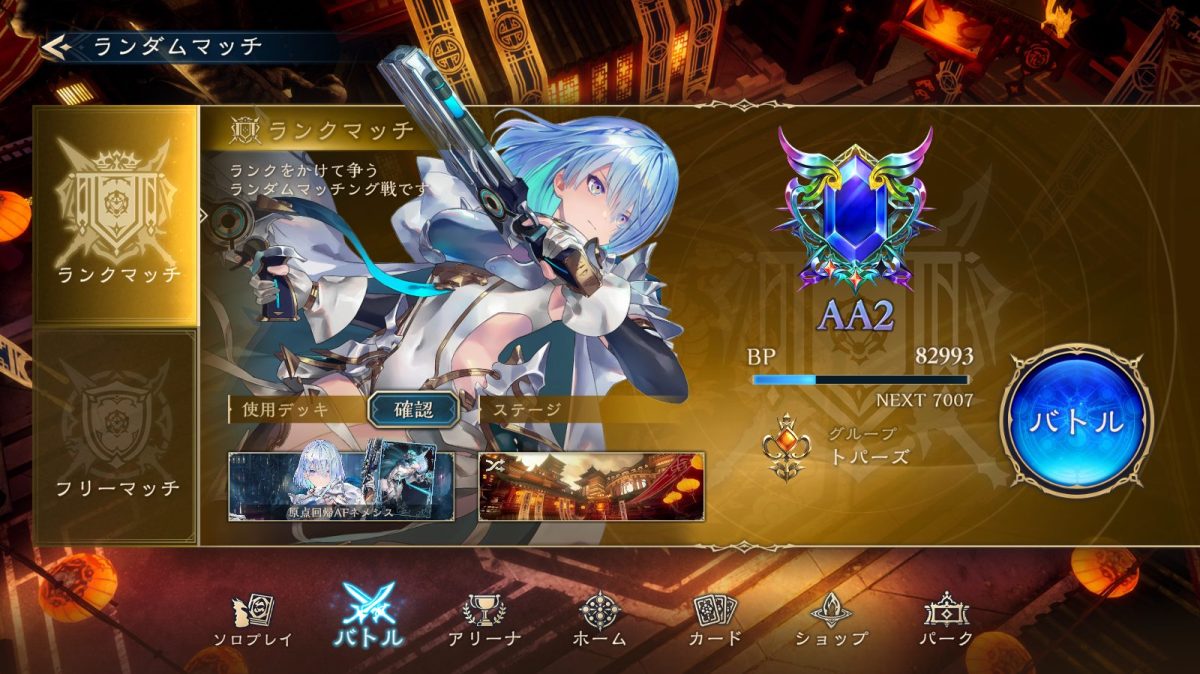The height and width of the screenshot is (674, 1200).
Task: Return to ホーム screen
Action: coord(601,620)
